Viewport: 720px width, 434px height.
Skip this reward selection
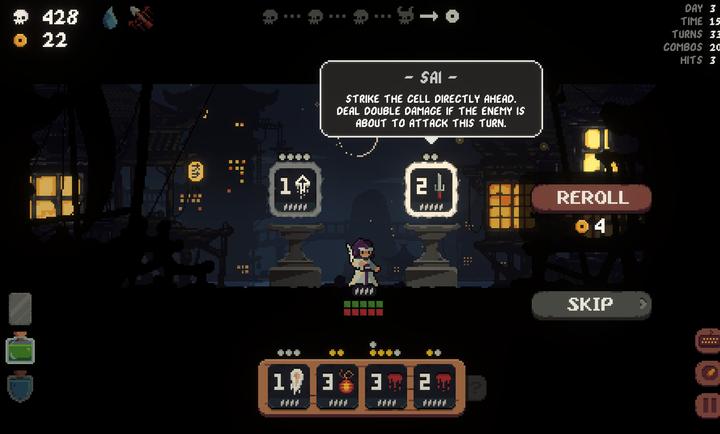(591, 304)
